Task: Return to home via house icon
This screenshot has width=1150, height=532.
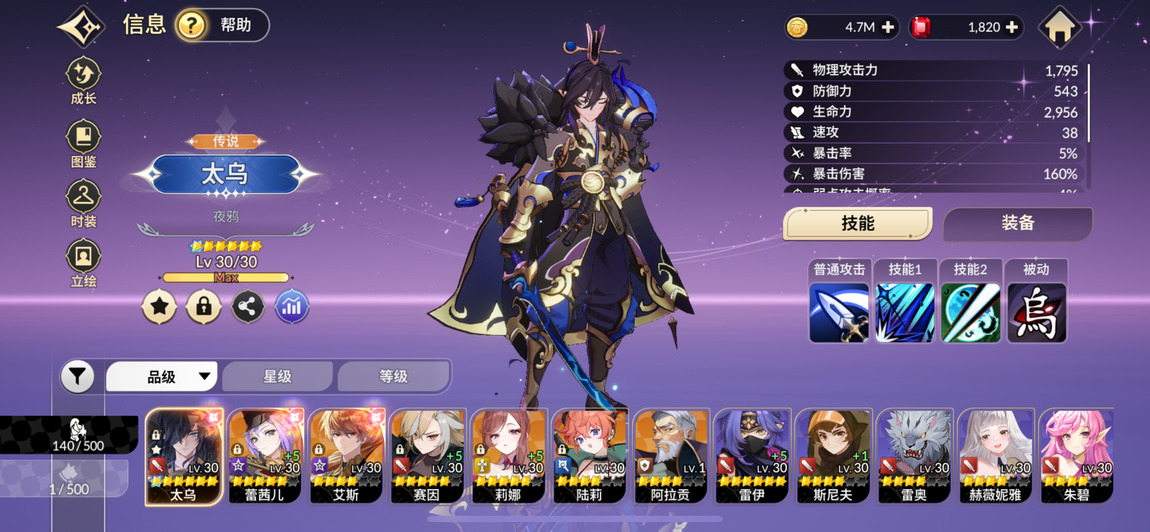Action: (x=1059, y=27)
